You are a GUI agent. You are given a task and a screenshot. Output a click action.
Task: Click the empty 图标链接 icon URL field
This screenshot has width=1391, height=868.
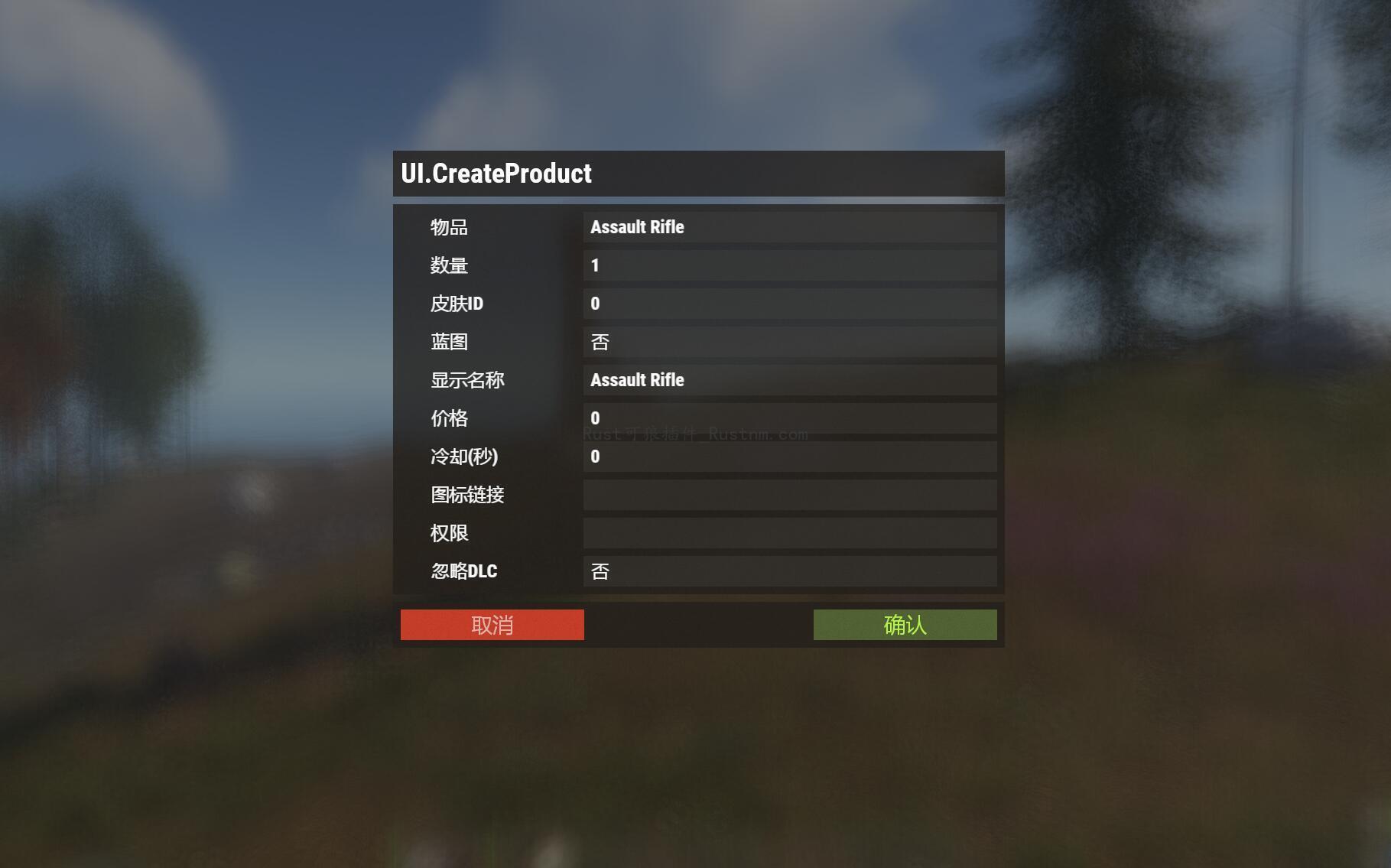click(x=791, y=495)
